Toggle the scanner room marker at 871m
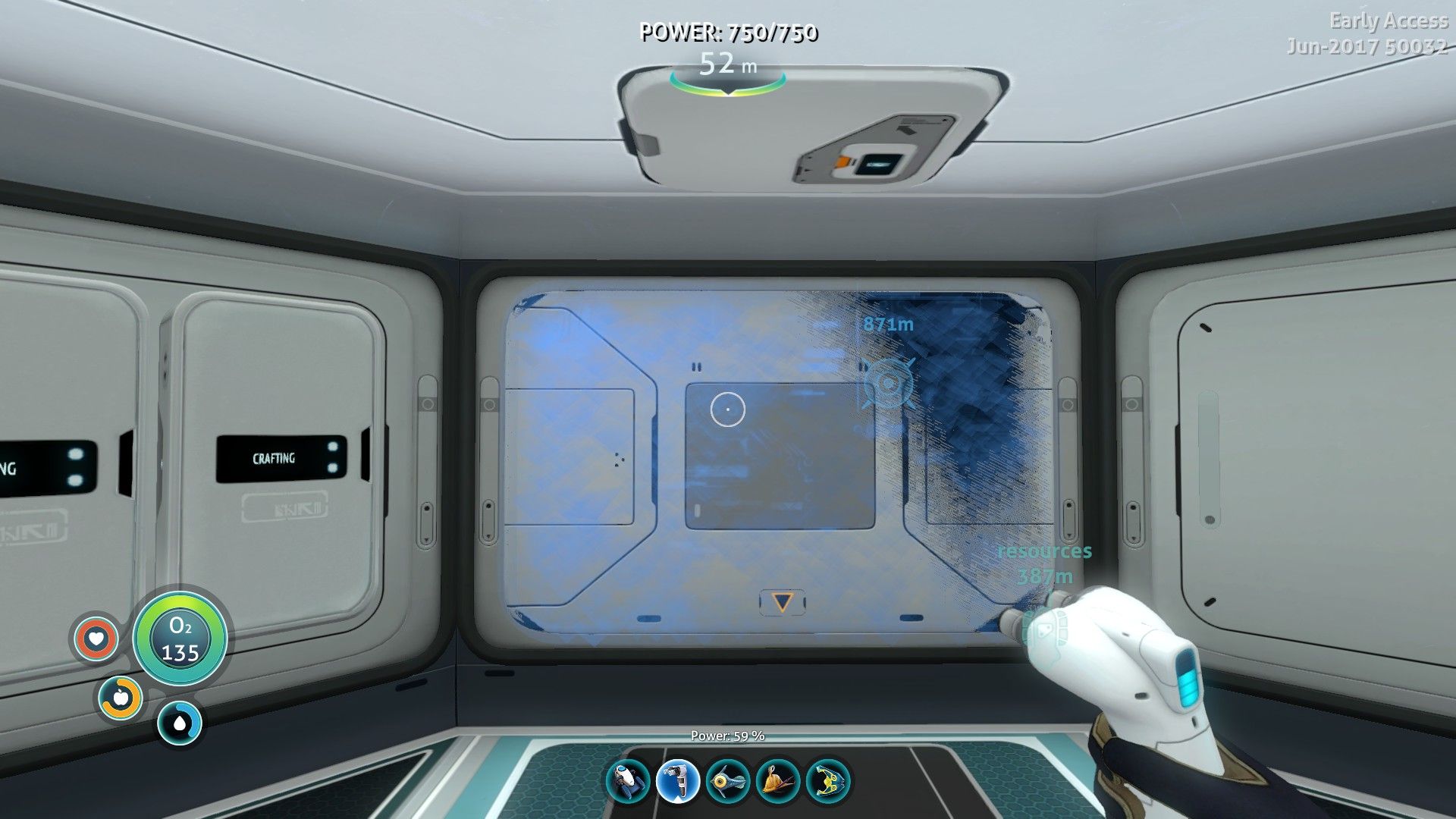 [886, 381]
